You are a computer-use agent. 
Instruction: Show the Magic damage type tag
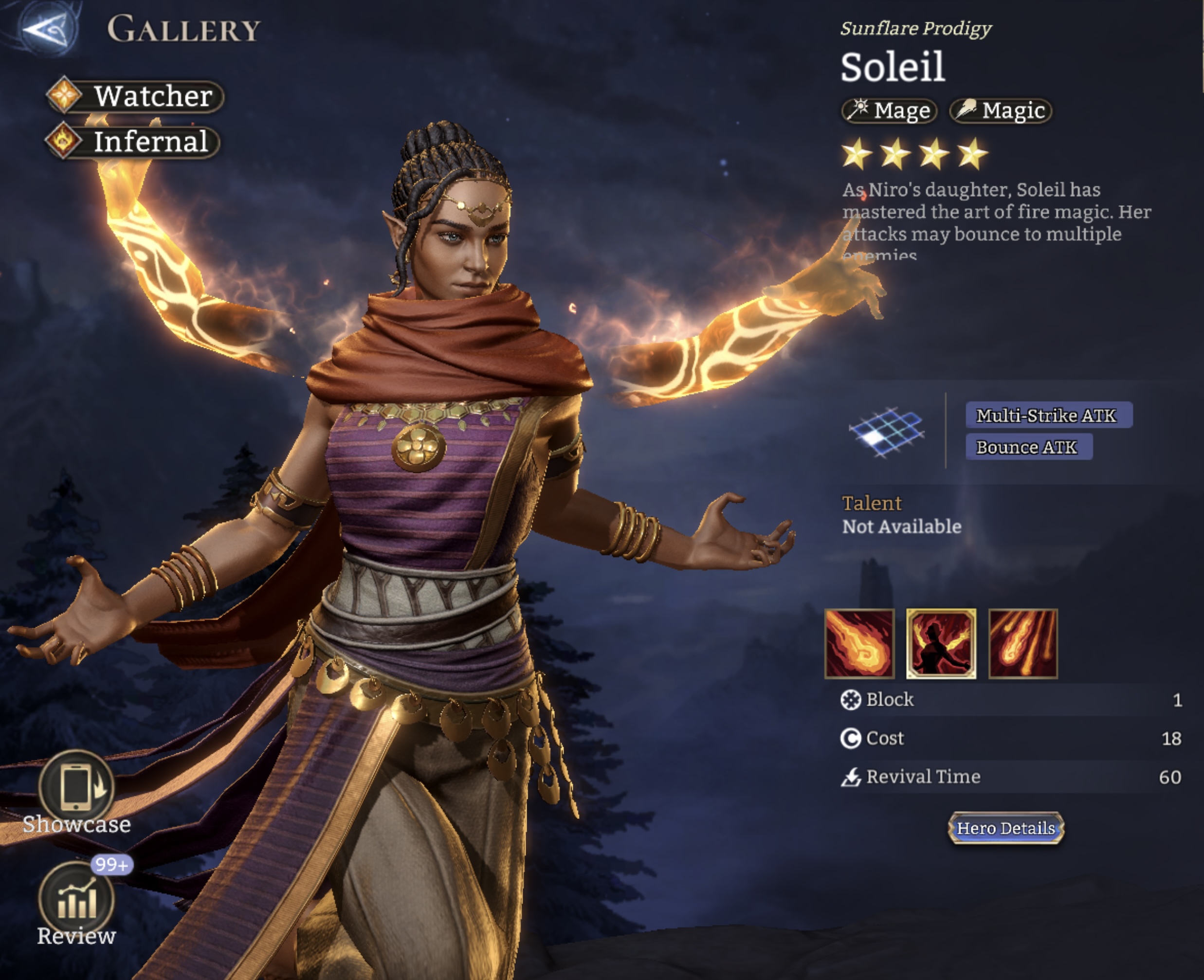1001,110
